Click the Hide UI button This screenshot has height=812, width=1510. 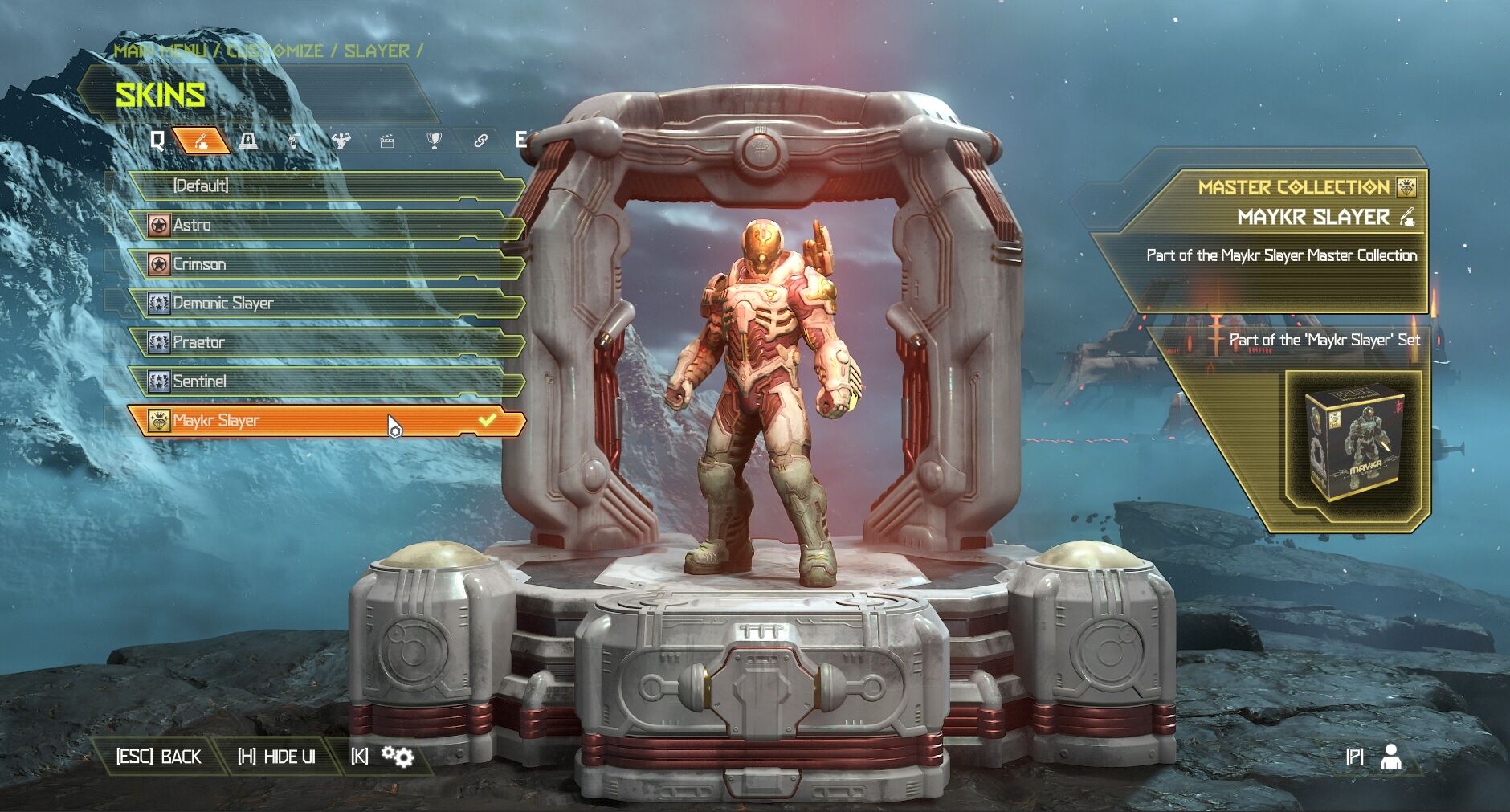click(x=276, y=757)
